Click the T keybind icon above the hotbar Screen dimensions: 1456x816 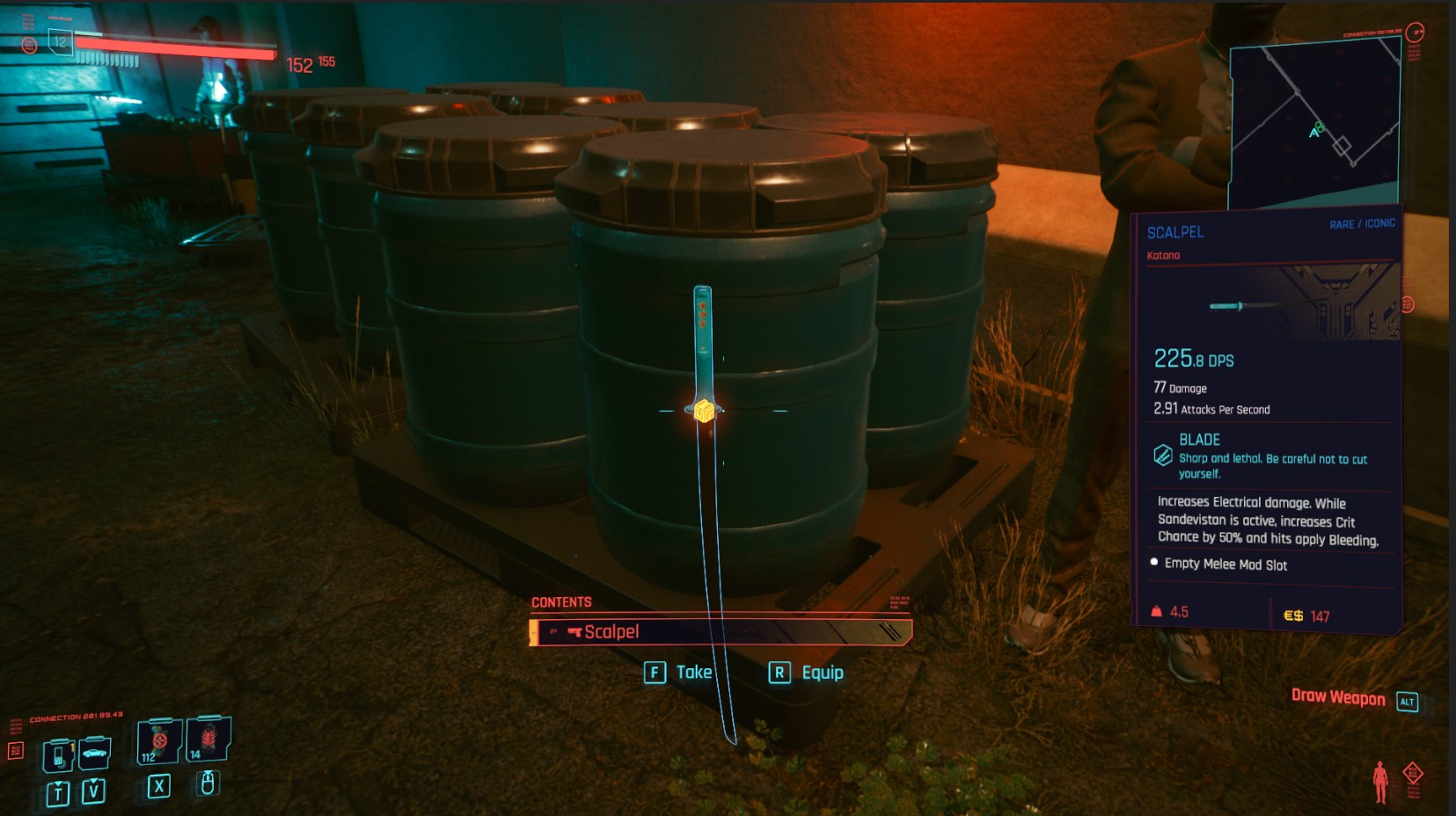pos(58,790)
